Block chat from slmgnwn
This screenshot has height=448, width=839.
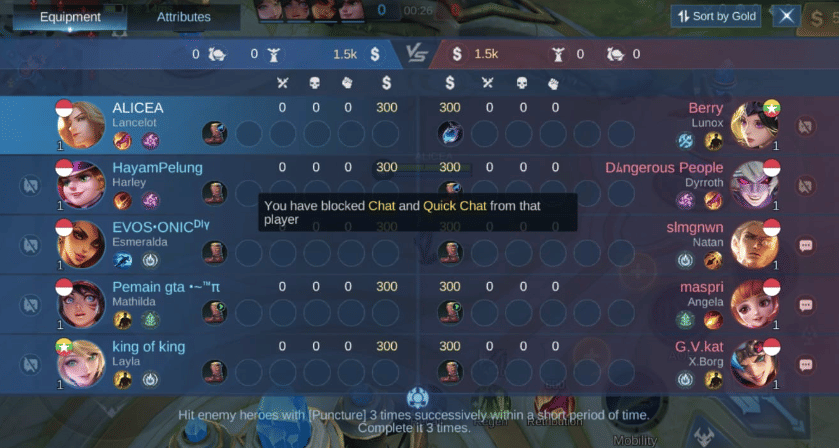coord(806,244)
